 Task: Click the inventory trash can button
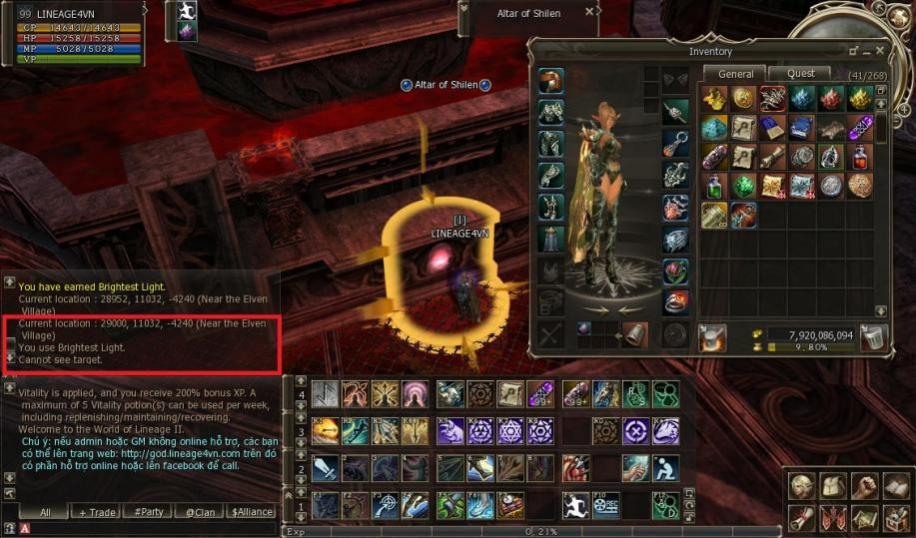coord(873,338)
